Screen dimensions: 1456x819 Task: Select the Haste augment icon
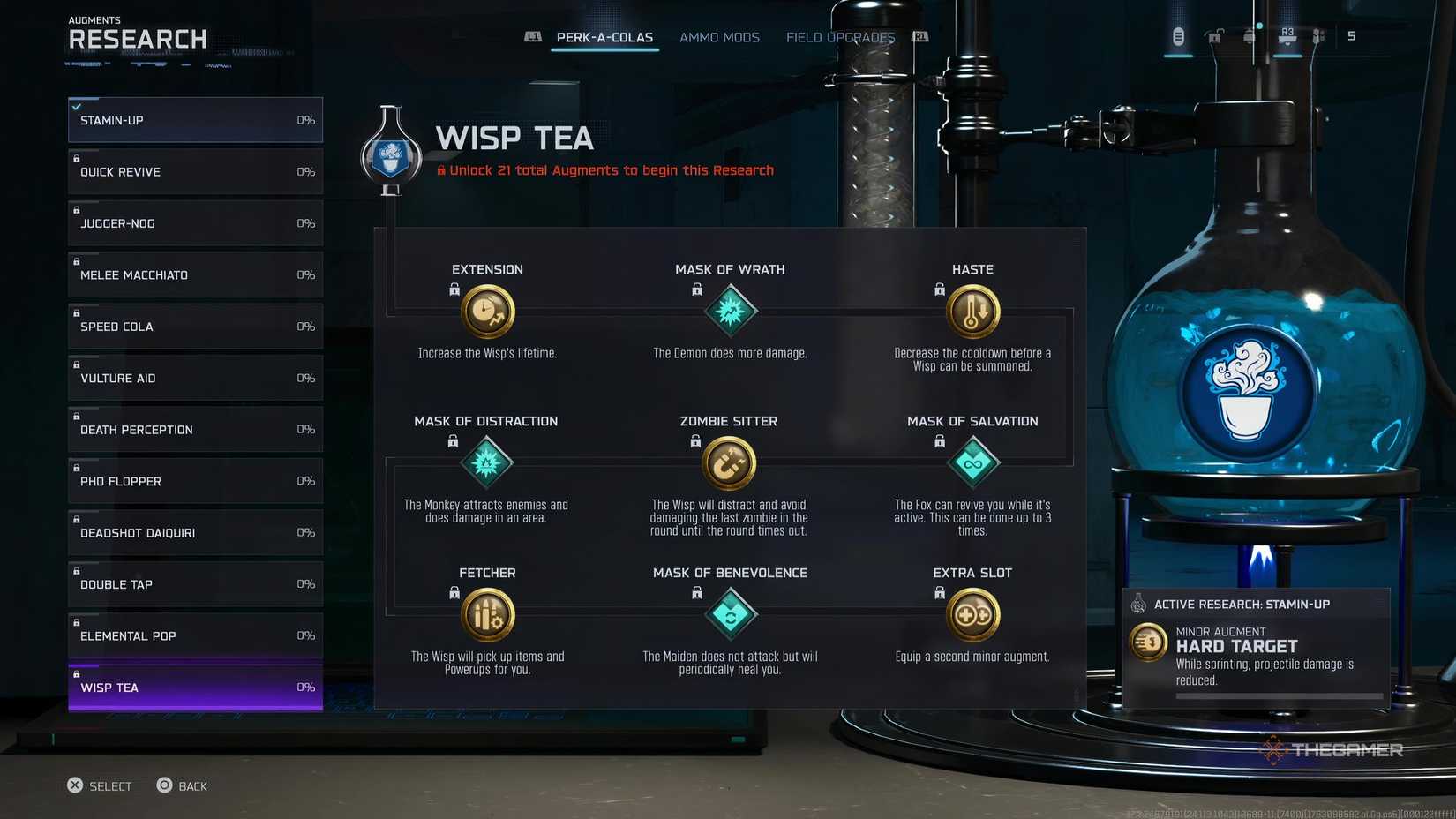972,311
